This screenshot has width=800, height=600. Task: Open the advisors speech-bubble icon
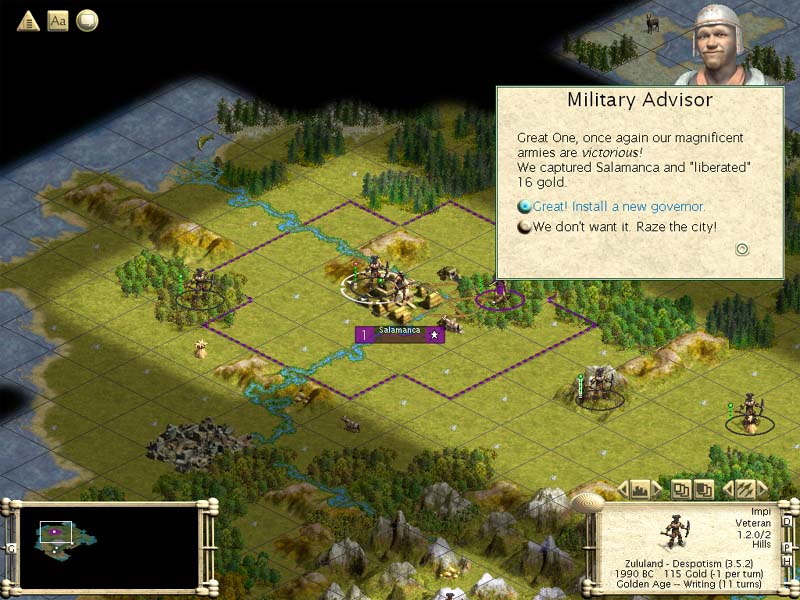(87, 20)
